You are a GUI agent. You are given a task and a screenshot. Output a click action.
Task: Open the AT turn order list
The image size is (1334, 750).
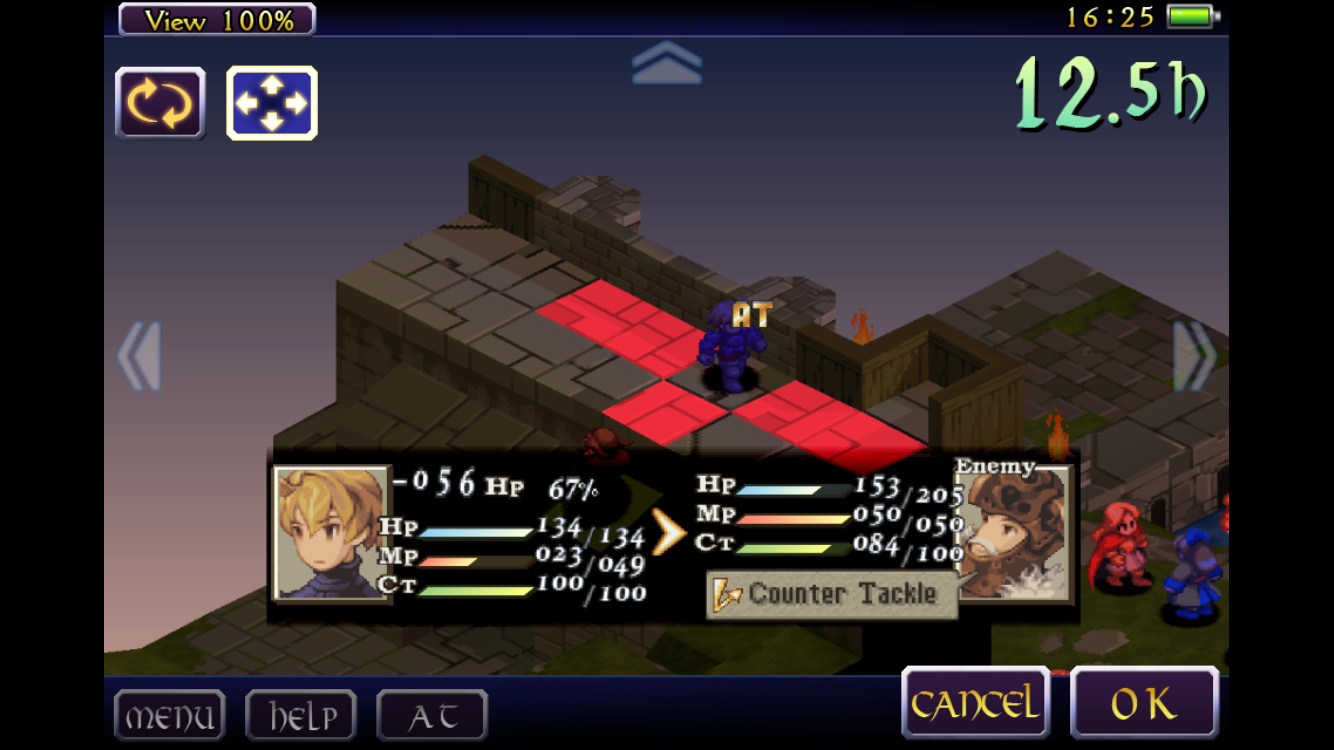[x=432, y=716]
